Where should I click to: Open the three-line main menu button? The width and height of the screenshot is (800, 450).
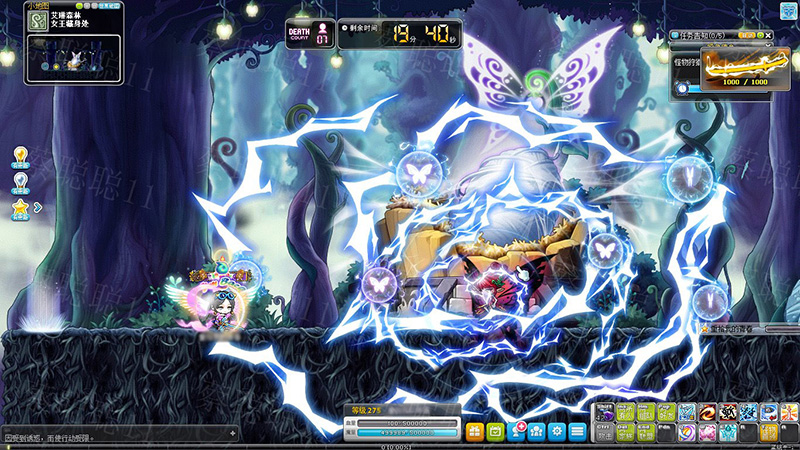coord(578,431)
